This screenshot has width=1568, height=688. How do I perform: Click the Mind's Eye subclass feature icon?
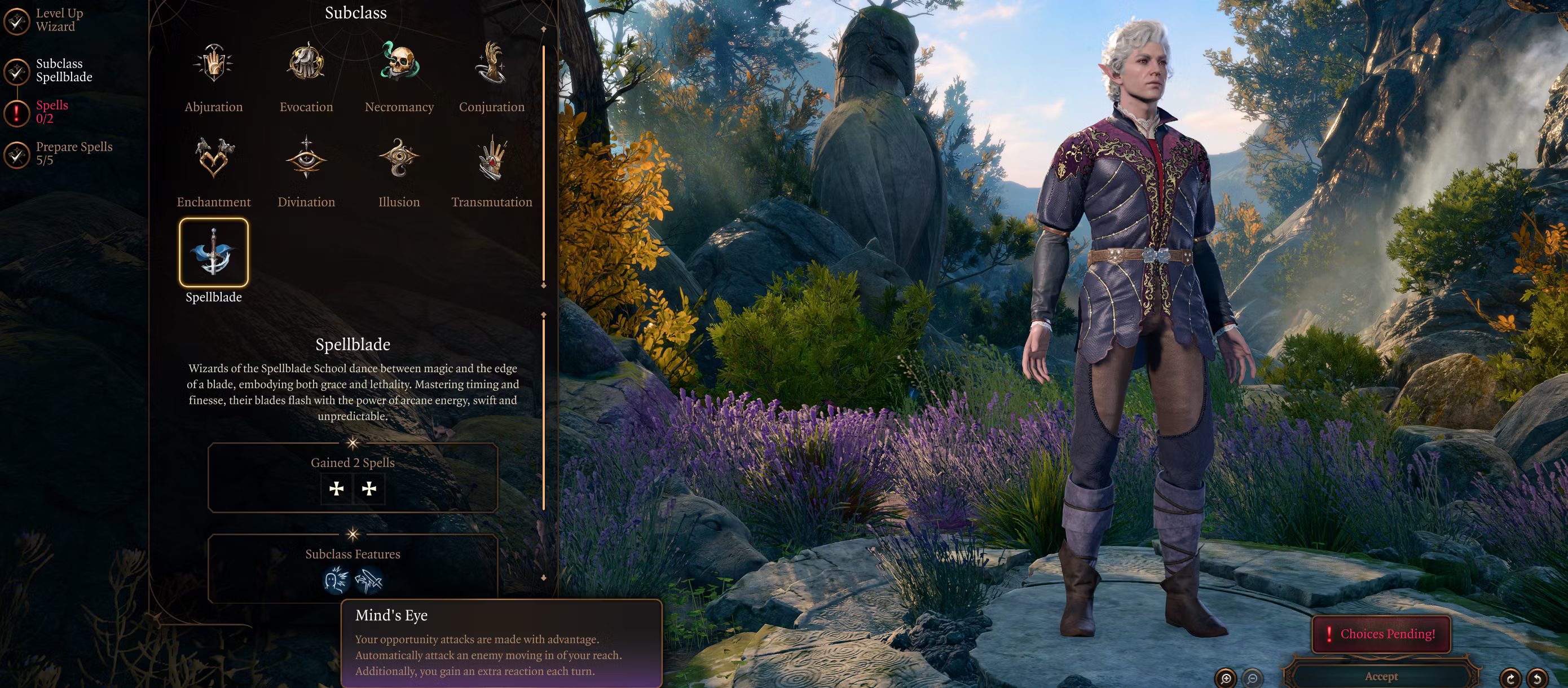[x=336, y=580]
